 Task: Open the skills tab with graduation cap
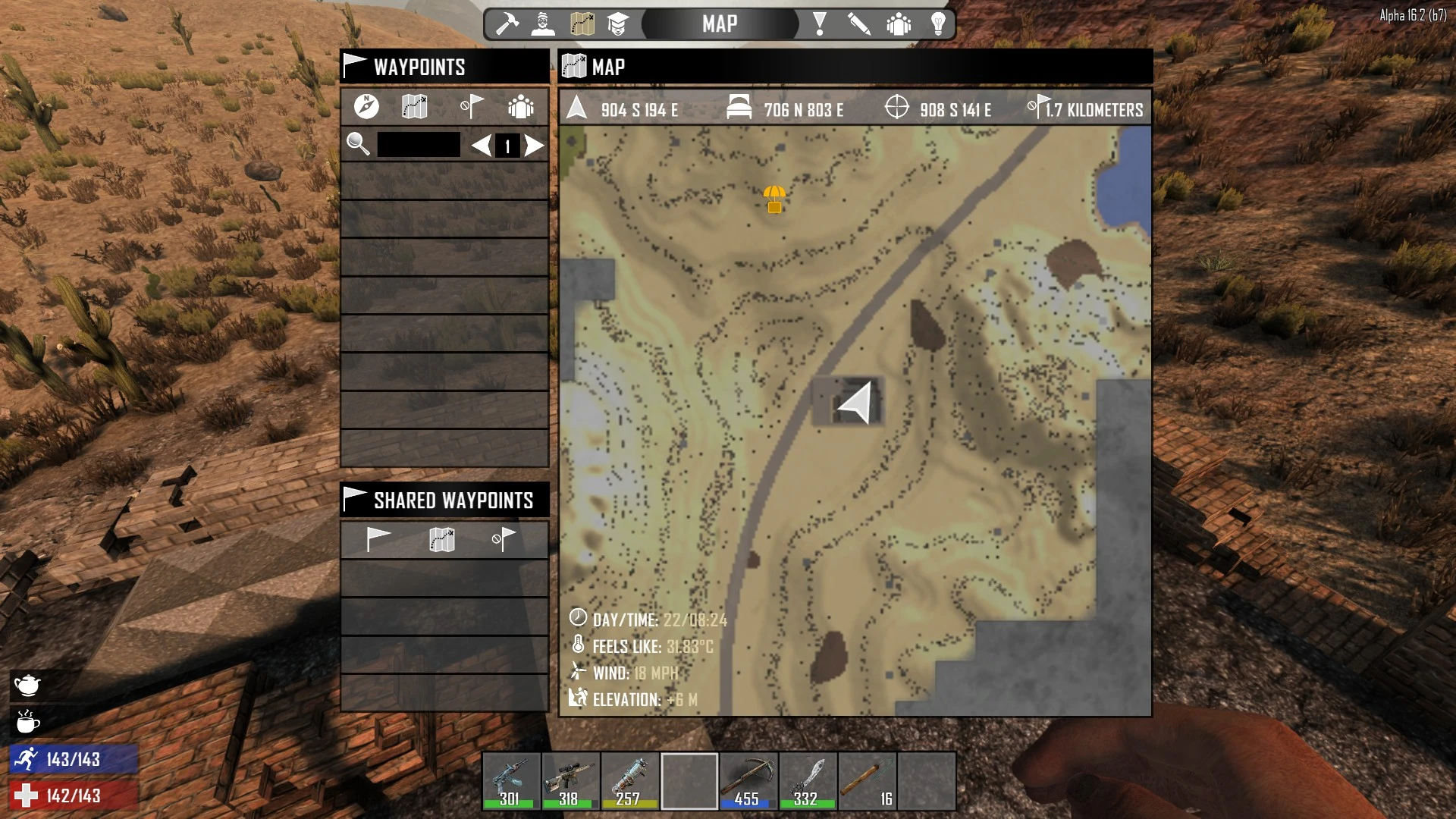click(618, 24)
